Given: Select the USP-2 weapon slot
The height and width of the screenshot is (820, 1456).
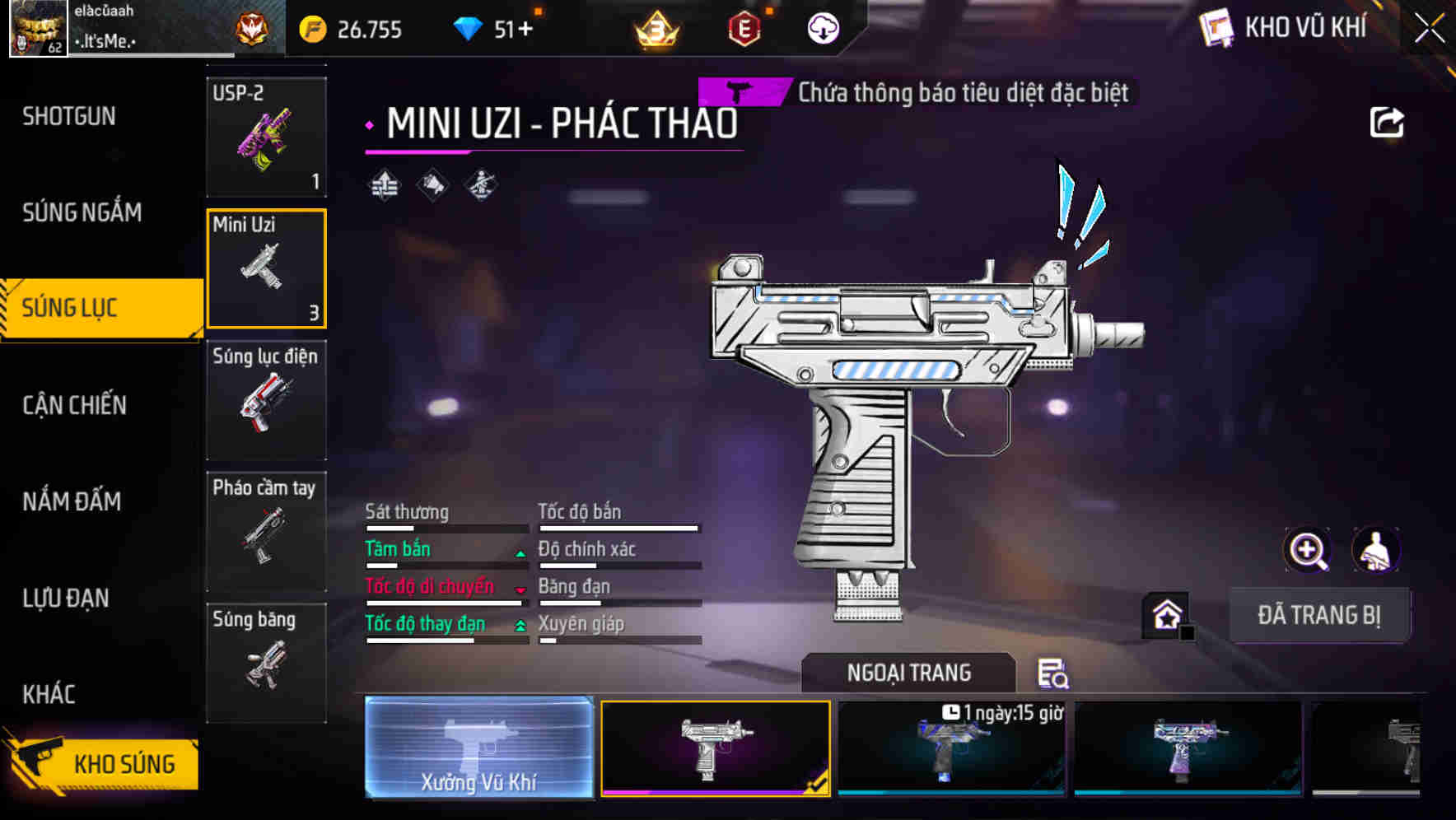Looking at the screenshot, I should click(x=267, y=136).
